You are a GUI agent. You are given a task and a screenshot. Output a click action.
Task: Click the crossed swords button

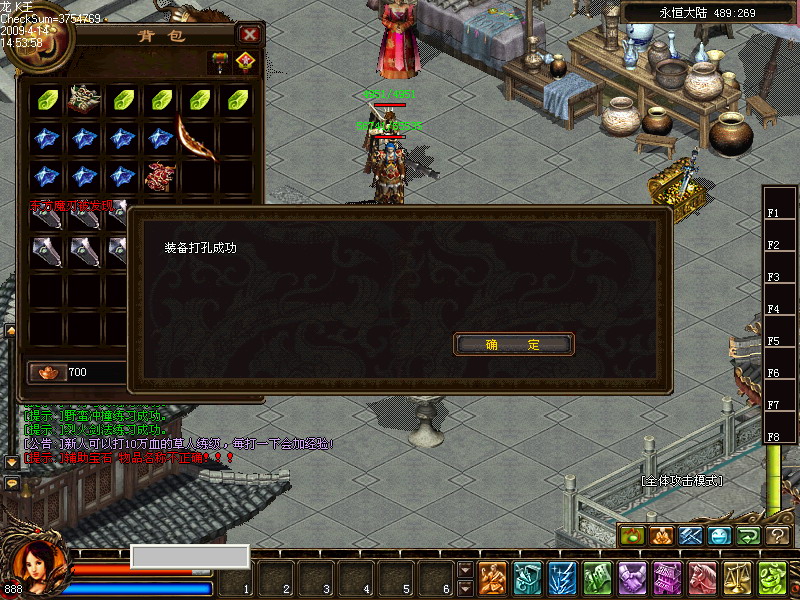tap(691, 536)
